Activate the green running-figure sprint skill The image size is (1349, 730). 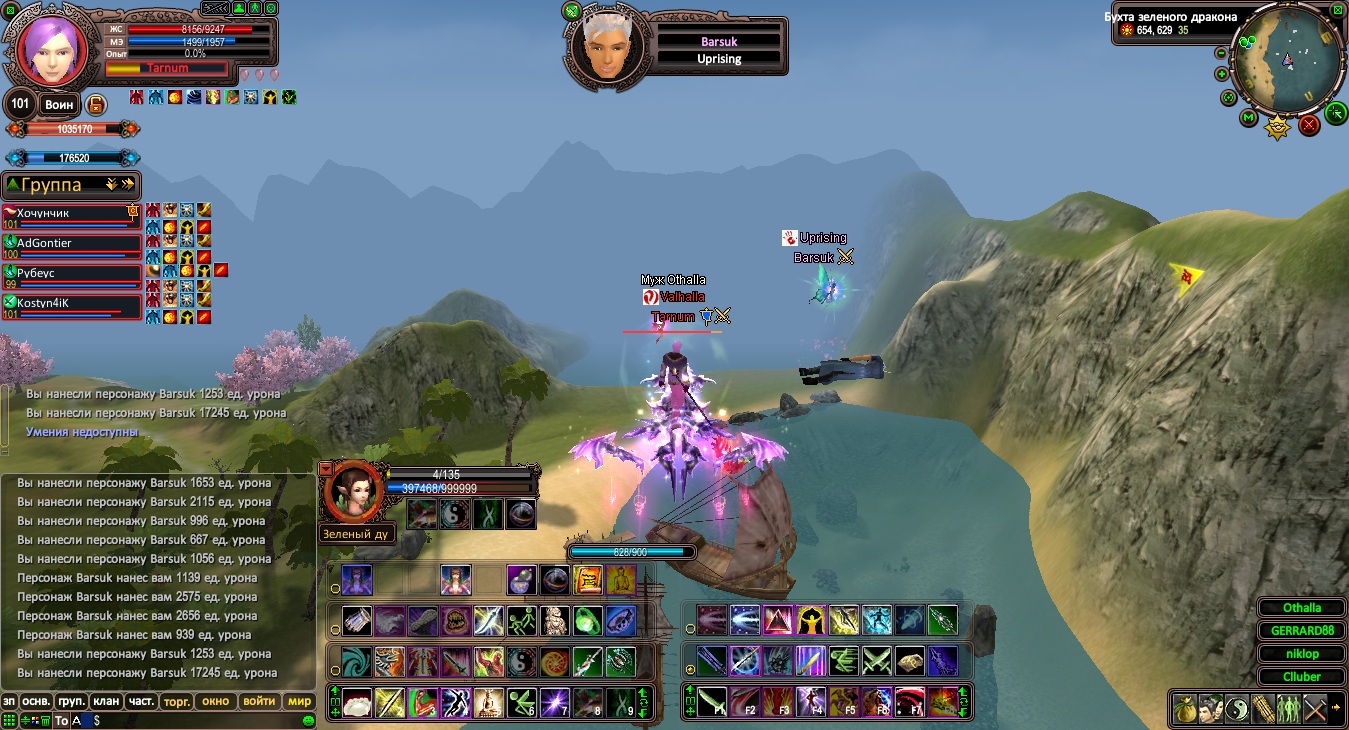click(x=520, y=620)
